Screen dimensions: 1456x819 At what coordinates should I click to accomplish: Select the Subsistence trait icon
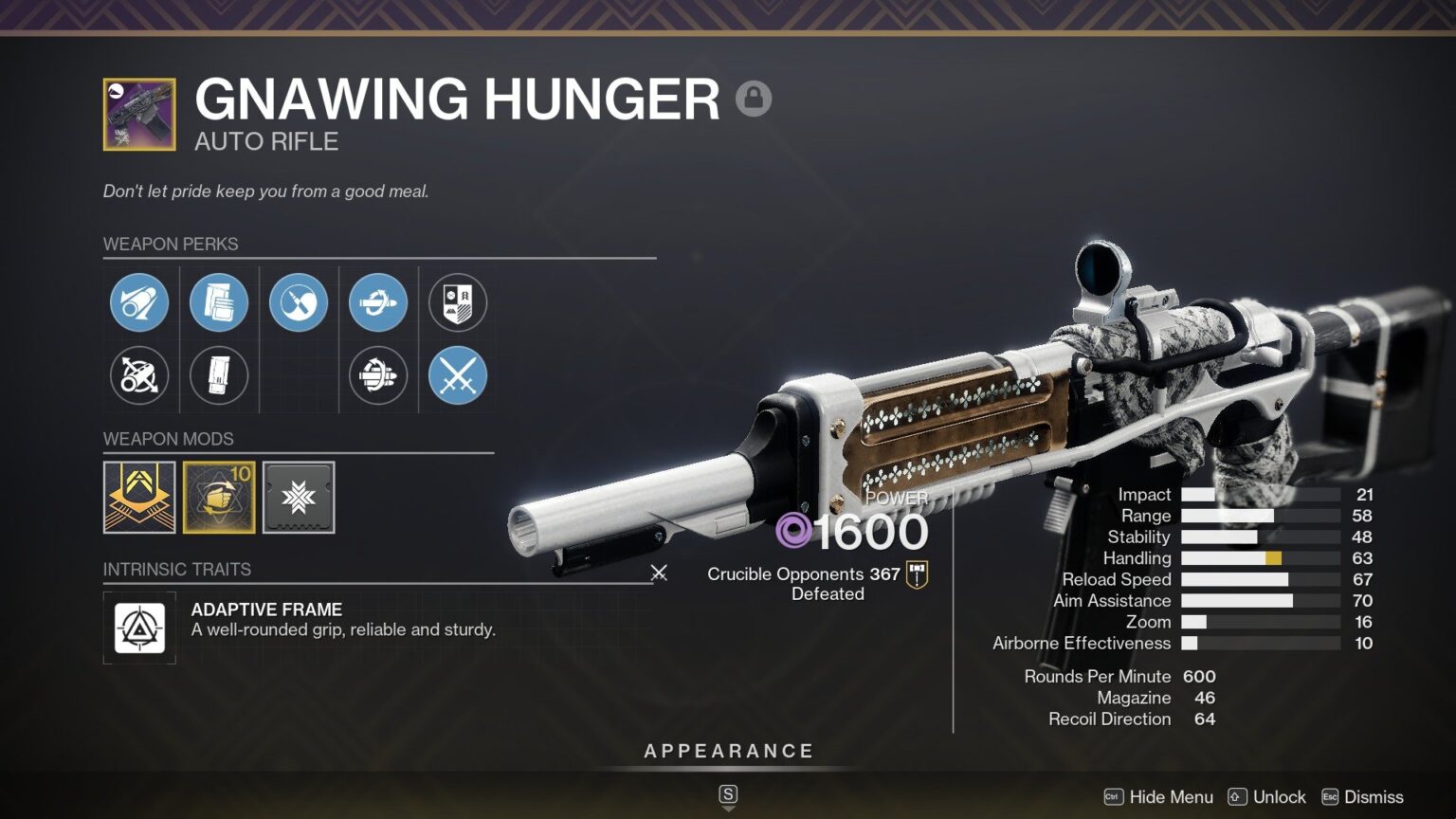[378, 302]
